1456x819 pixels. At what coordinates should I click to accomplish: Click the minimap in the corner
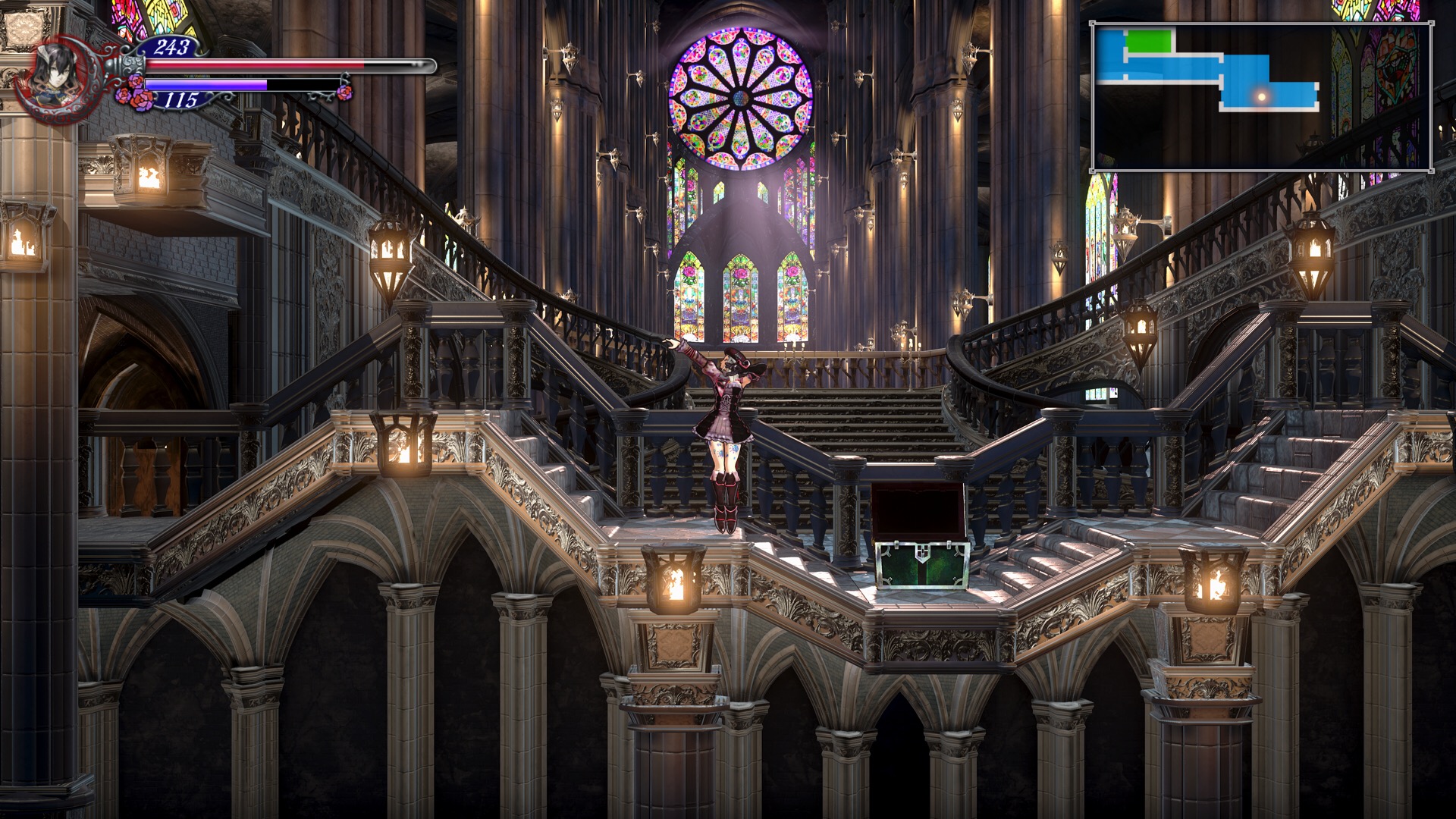pyautogui.click(x=1261, y=96)
